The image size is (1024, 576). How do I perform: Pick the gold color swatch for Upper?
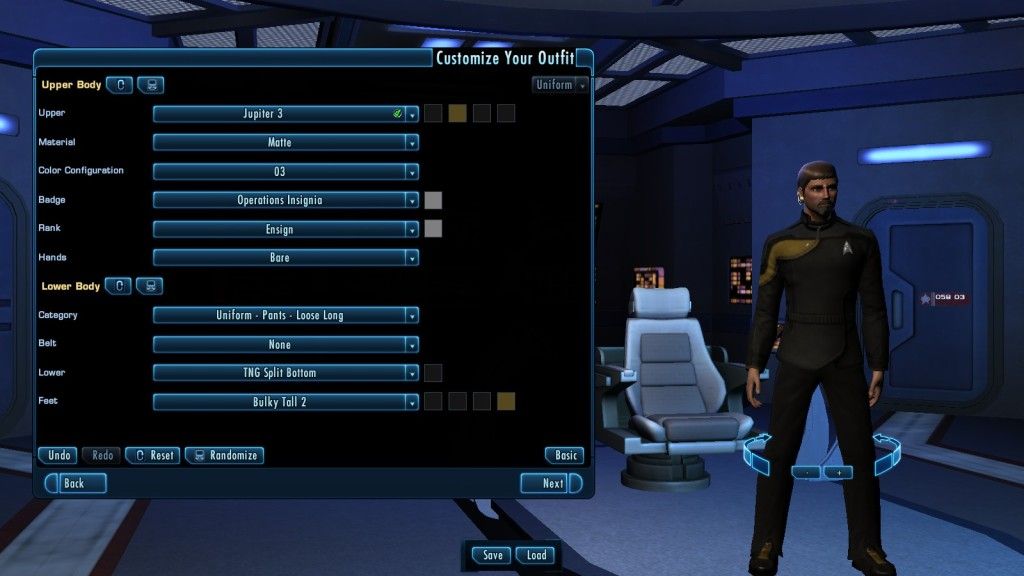457,114
